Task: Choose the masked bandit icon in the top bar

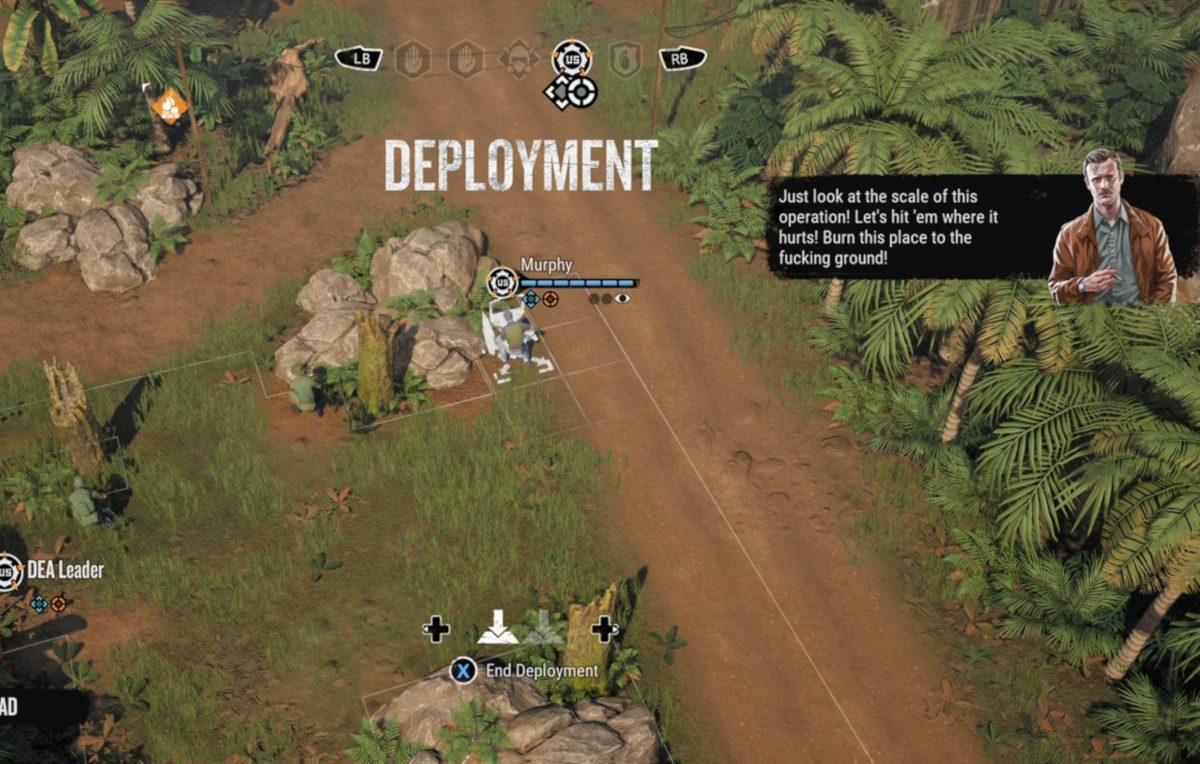Action: coord(518,58)
